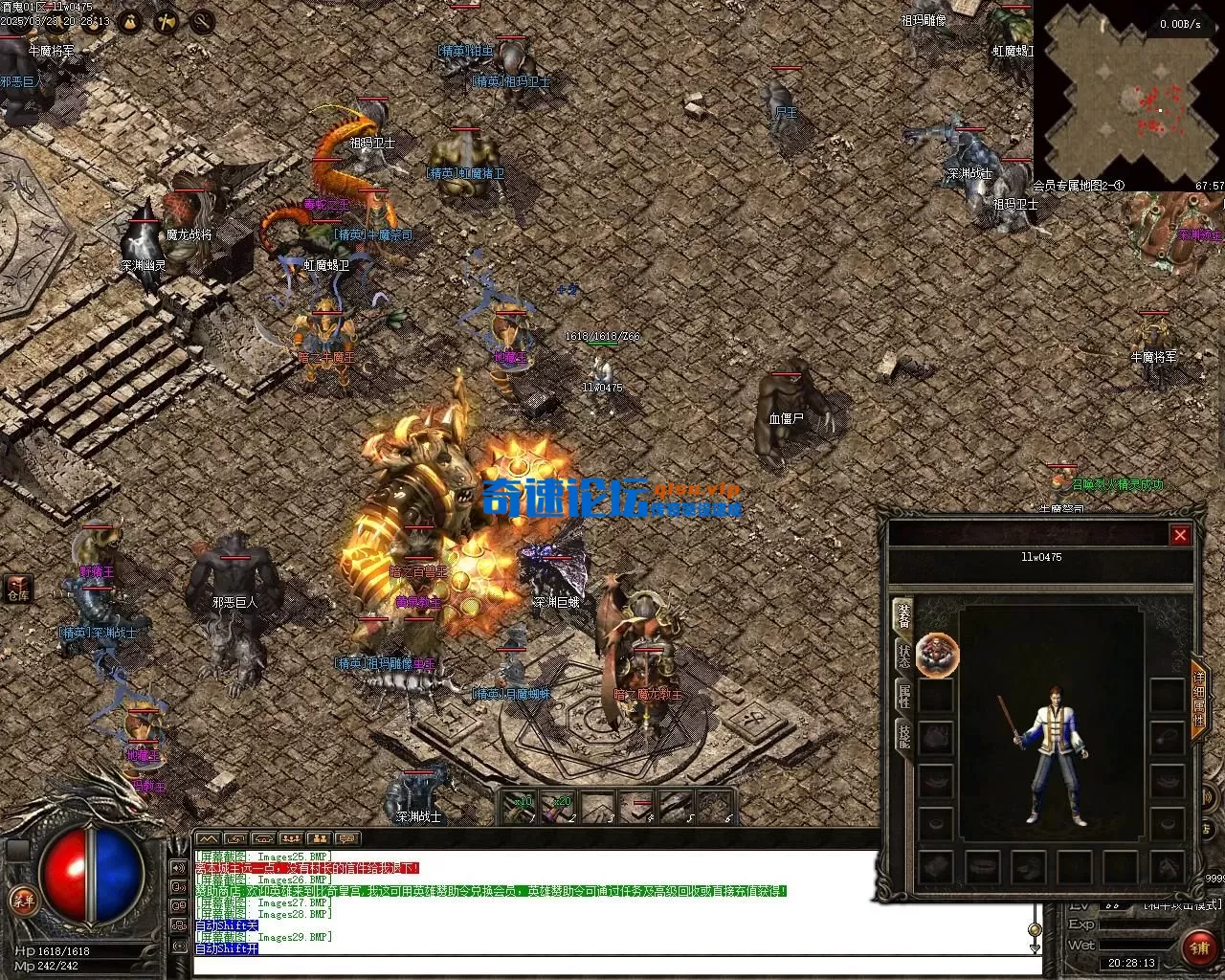Use the second hotbar slot item x20
This screenshot has width=1225, height=980.
click(x=559, y=808)
